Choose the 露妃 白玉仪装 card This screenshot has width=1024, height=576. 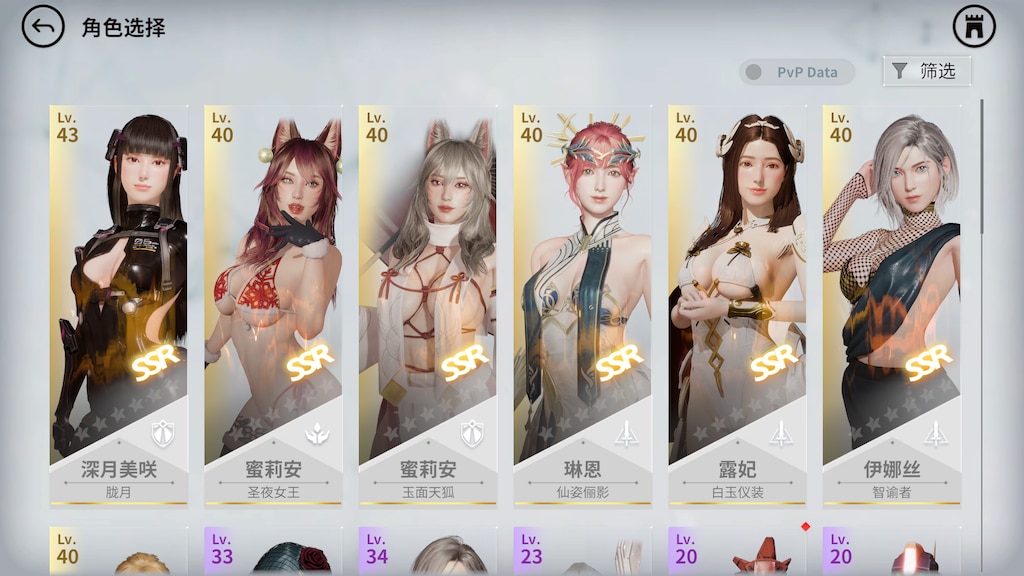[x=737, y=300]
